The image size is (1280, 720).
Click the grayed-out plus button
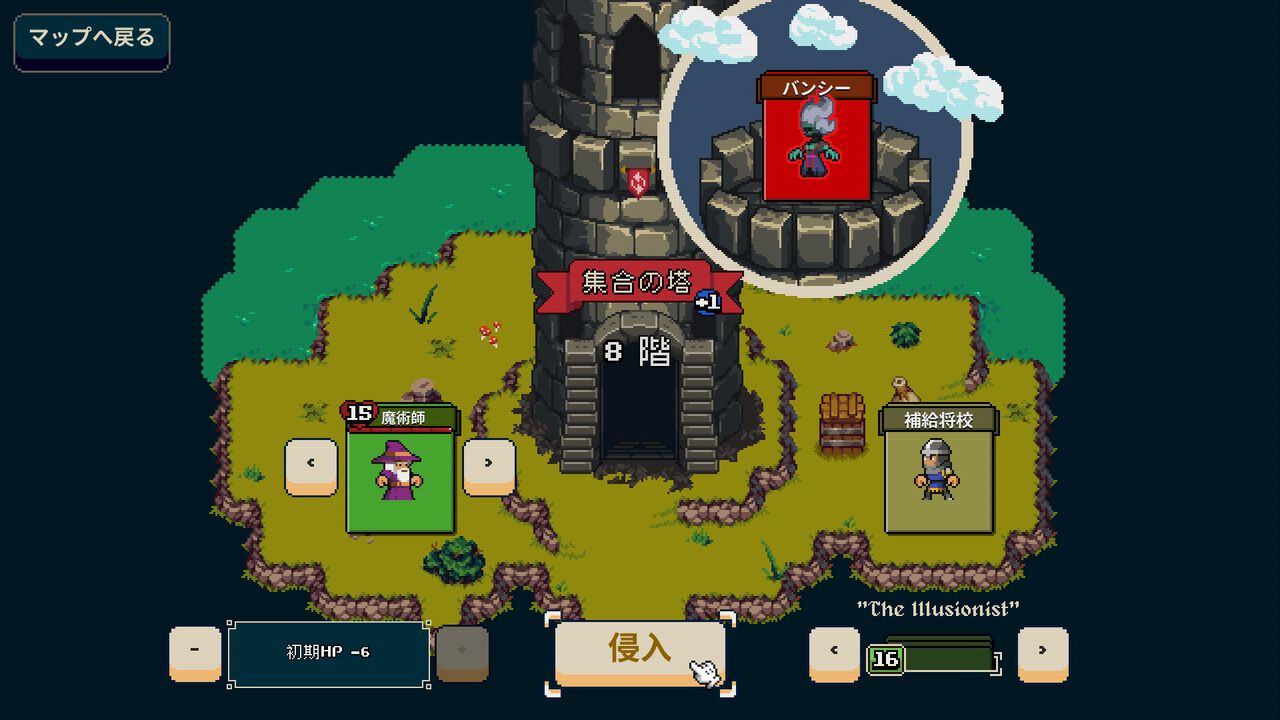pyautogui.click(x=462, y=654)
